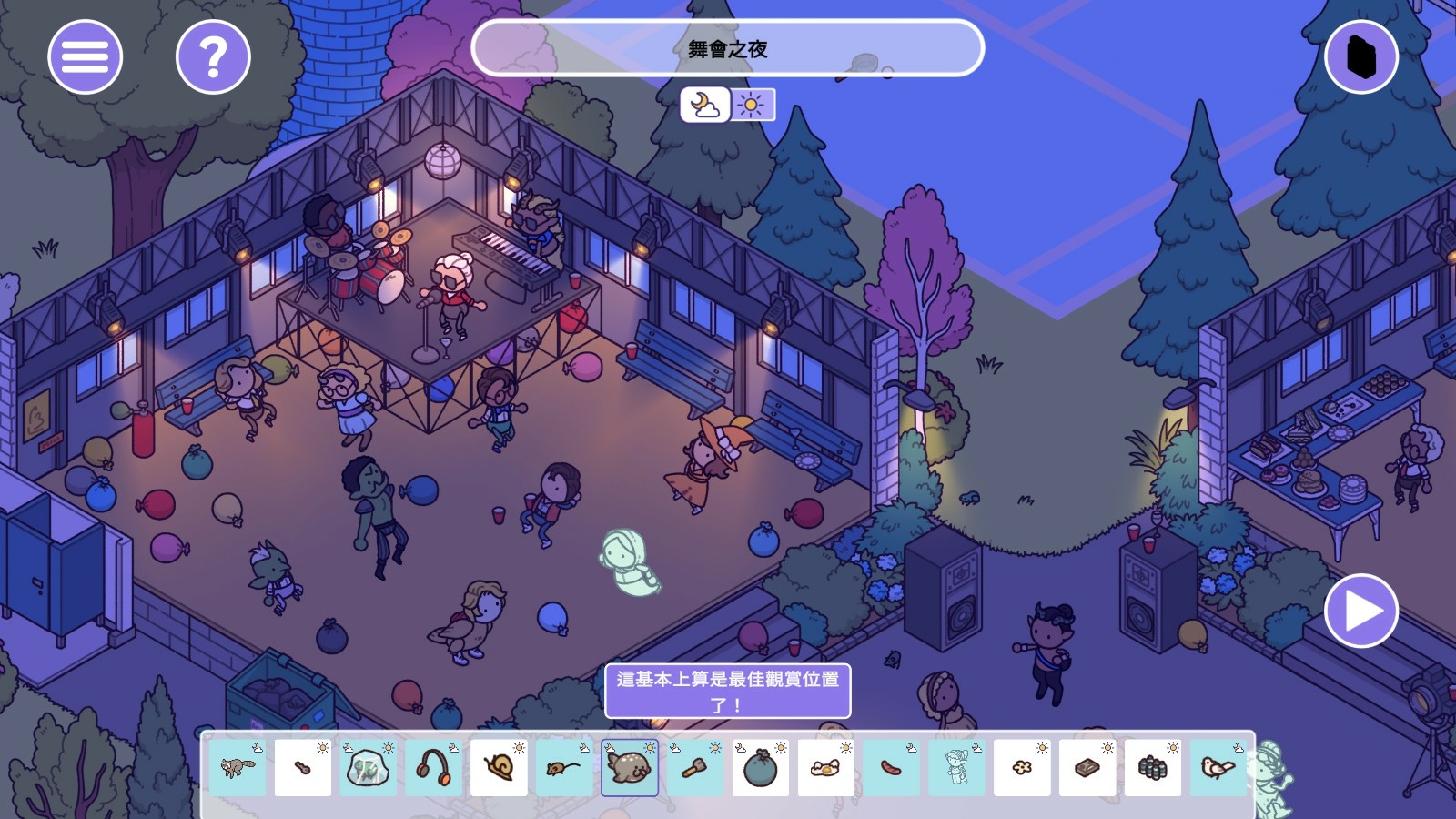The height and width of the screenshot is (819, 1456).
Task: Open the hamburger main menu
Action: [x=85, y=57]
